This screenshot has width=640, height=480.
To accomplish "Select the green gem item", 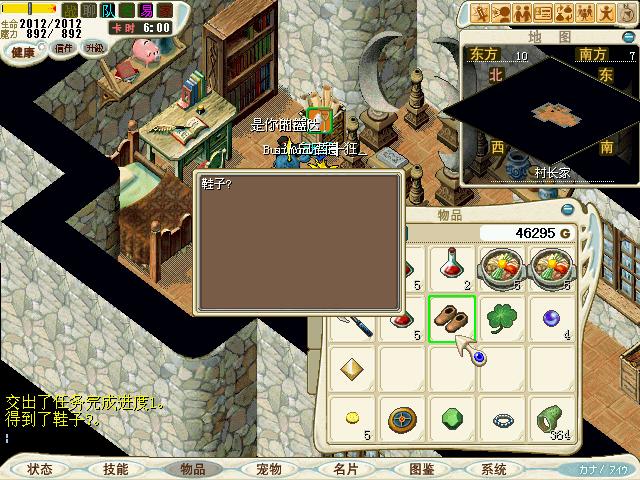I will [x=452, y=419].
